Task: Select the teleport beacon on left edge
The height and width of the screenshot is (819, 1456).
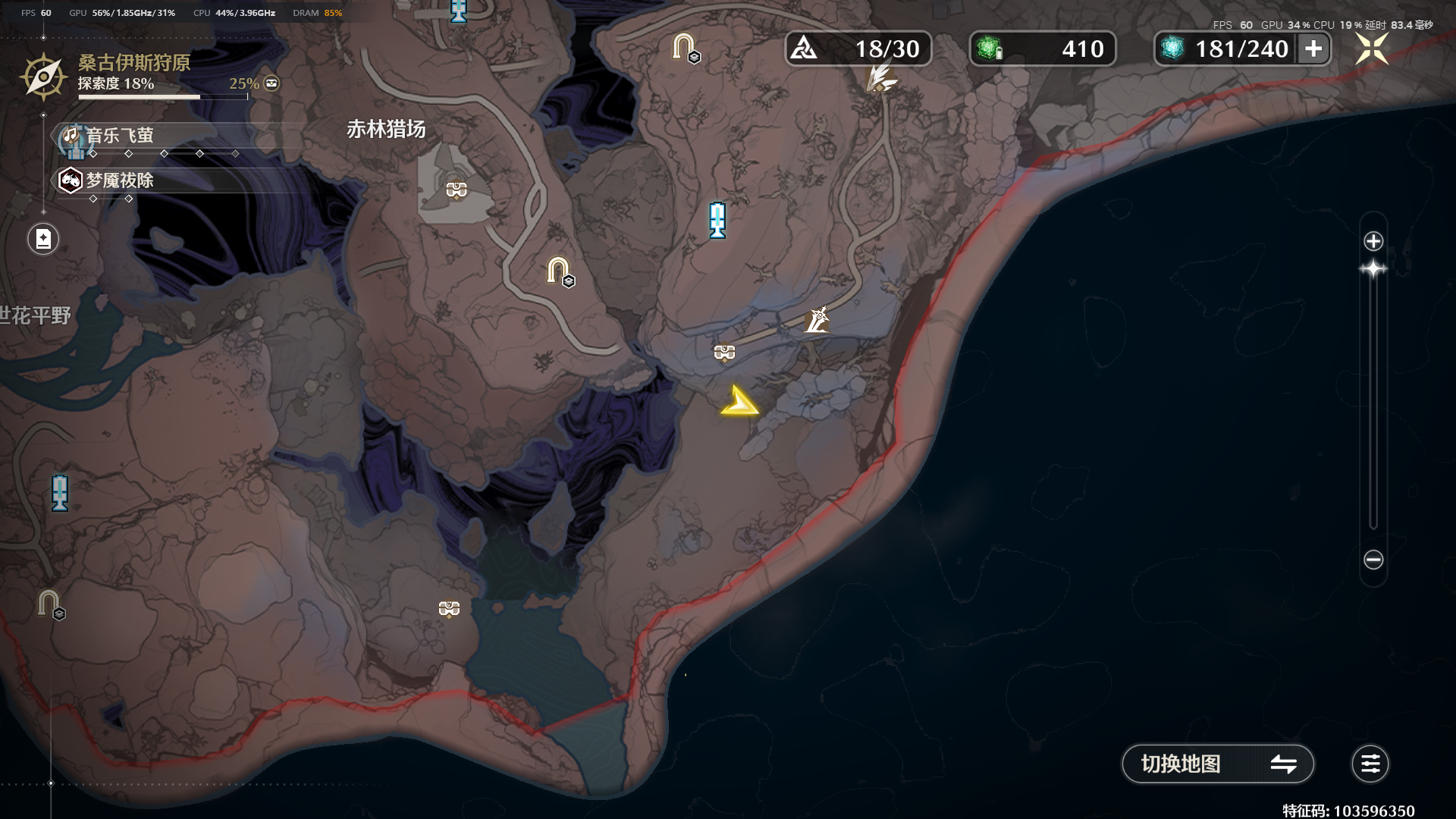Action: pyautogui.click(x=60, y=493)
